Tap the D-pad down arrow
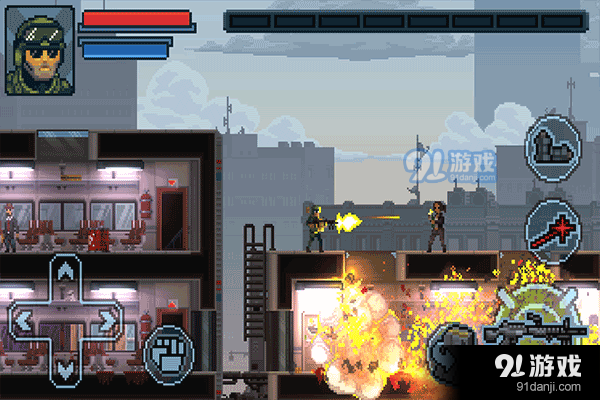600x400 pixels. coord(65,366)
